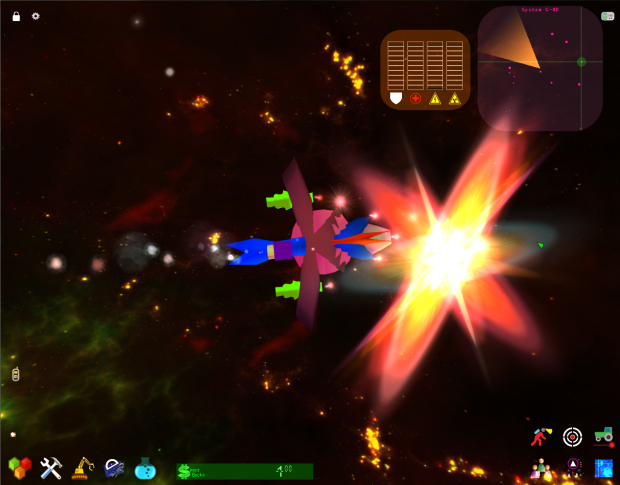Screen dimensions: 620x485
Task: Click the electrical hazard warning icon
Action: click(x=435, y=98)
